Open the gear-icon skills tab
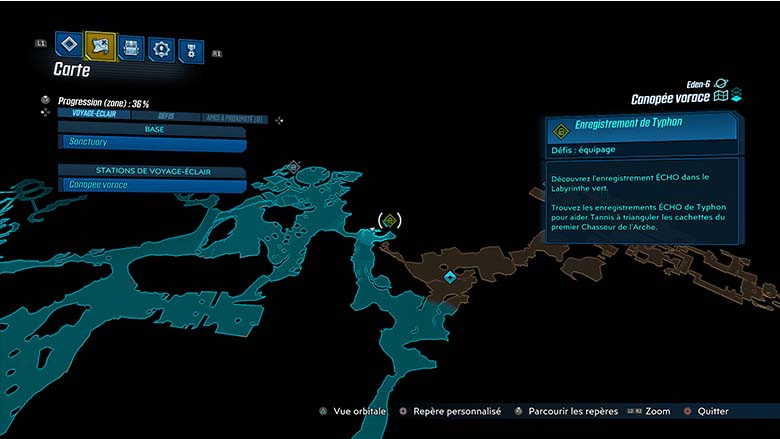This screenshot has width=780, height=439. click(x=161, y=48)
